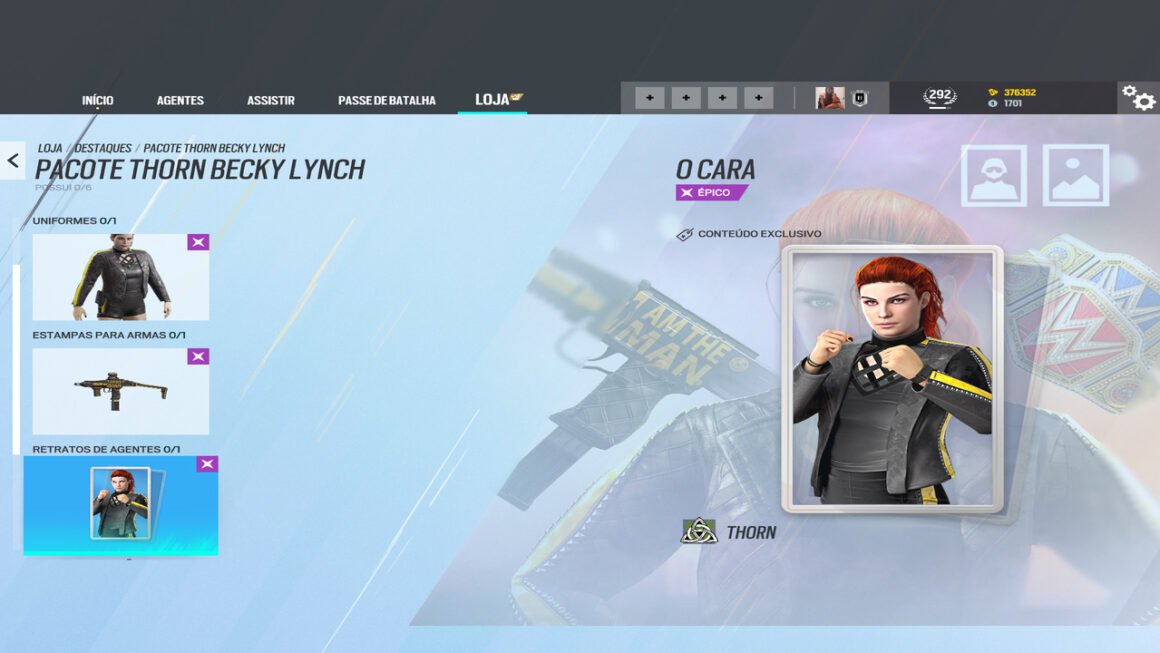Switch to the landscape image view
Viewport: 1160px width, 653px height.
point(1075,176)
